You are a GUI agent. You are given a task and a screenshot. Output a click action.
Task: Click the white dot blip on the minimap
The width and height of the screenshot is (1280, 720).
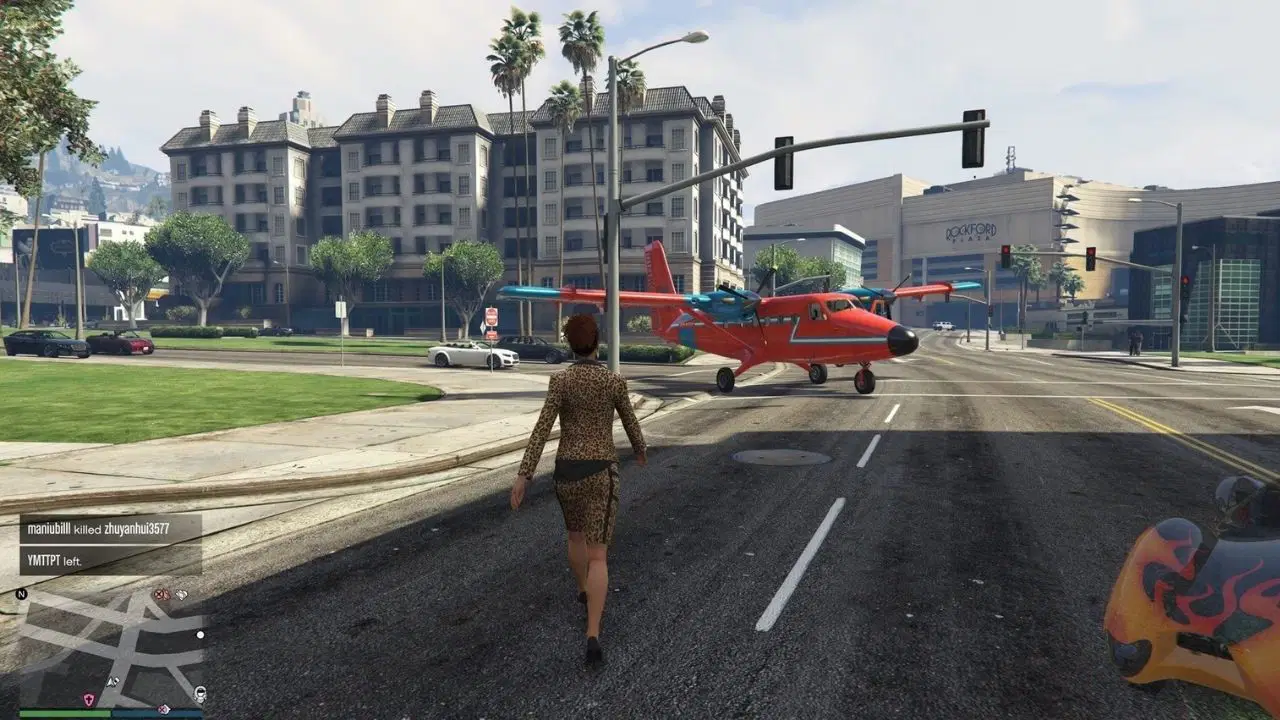coord(199,634)
